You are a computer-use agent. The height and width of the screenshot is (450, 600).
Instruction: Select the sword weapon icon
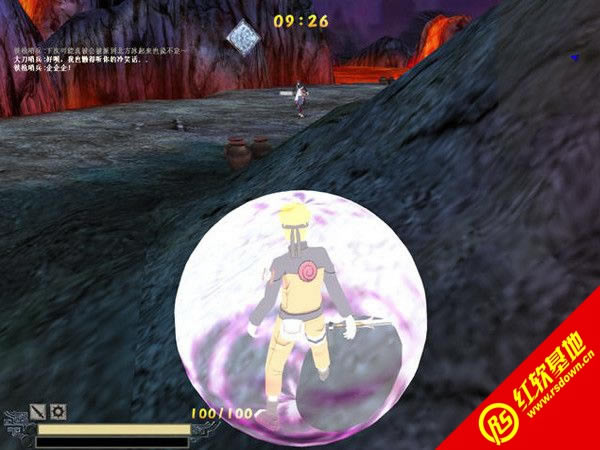coord(39,410)
